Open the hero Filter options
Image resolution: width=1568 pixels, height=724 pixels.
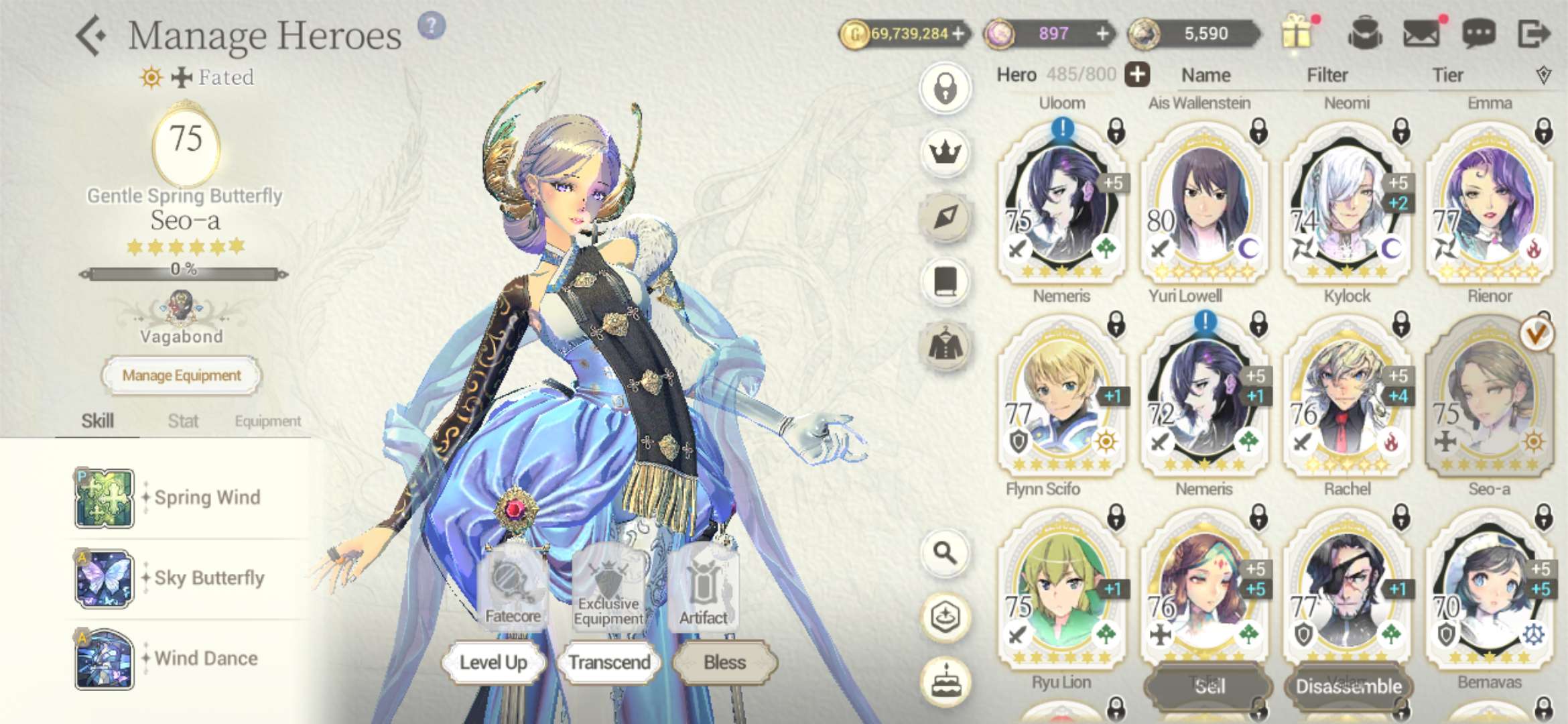(x=1327, y=75)
